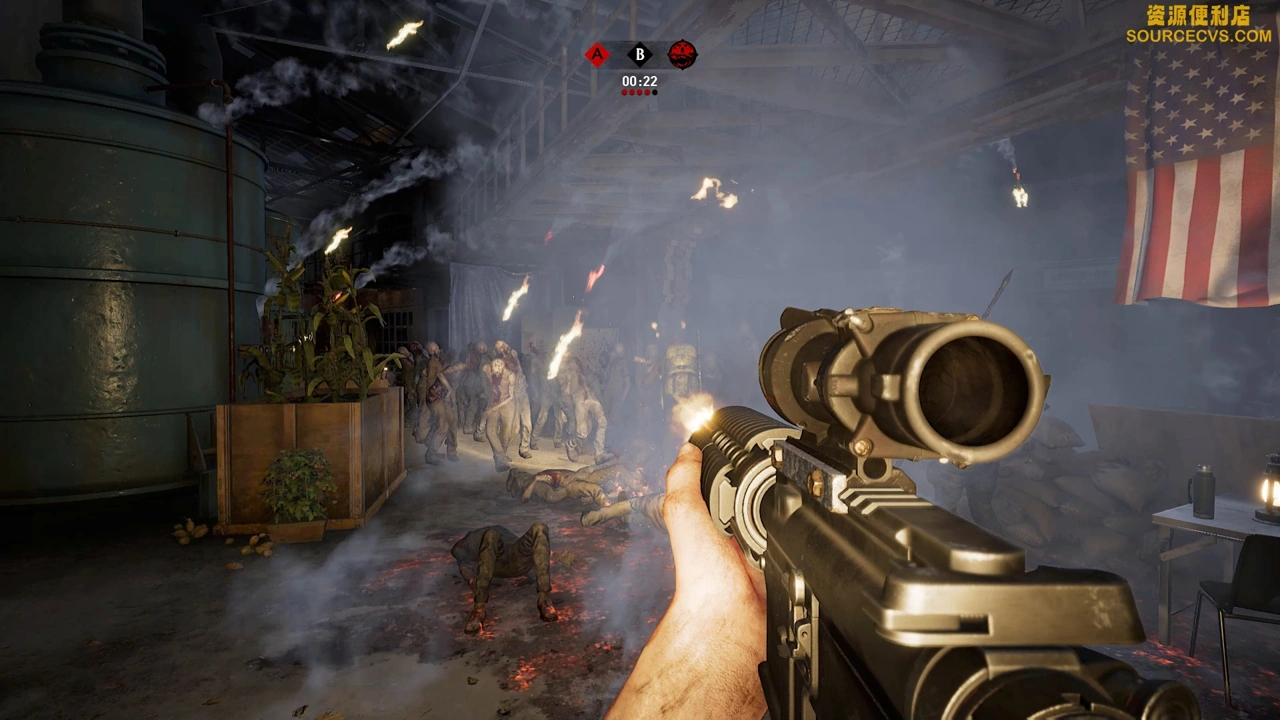Select the black objective B marker
The height and width of the screenshot is (720, 1280).
(639, 55)
